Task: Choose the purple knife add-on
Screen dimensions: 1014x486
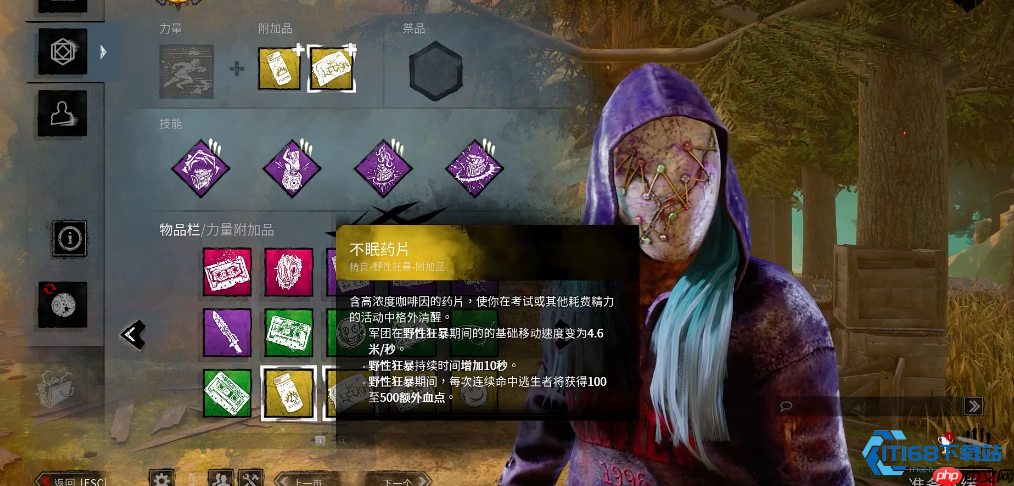Action: (x=228, y=333)
